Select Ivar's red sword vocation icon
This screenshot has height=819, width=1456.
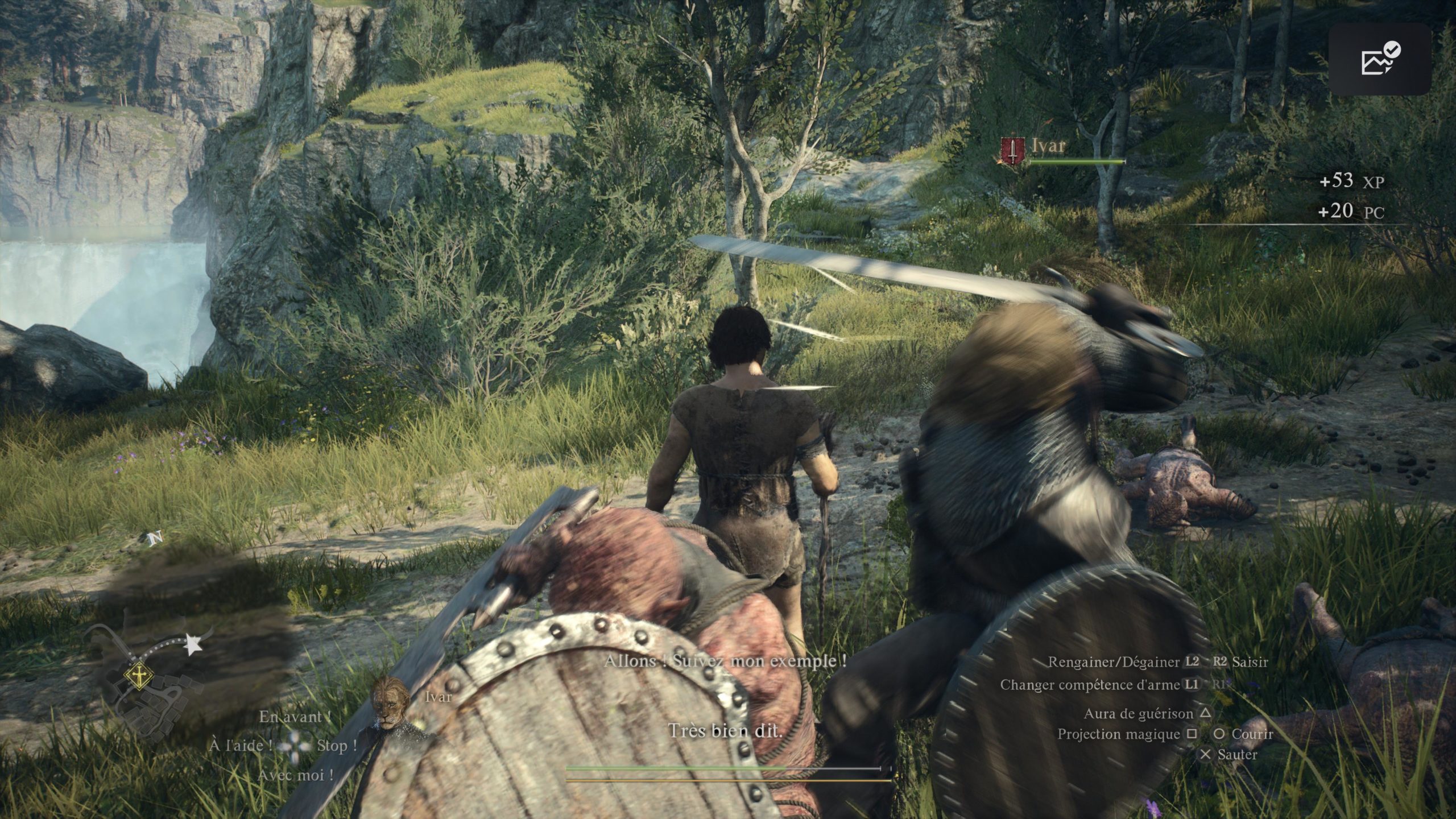coord(1012,151)
